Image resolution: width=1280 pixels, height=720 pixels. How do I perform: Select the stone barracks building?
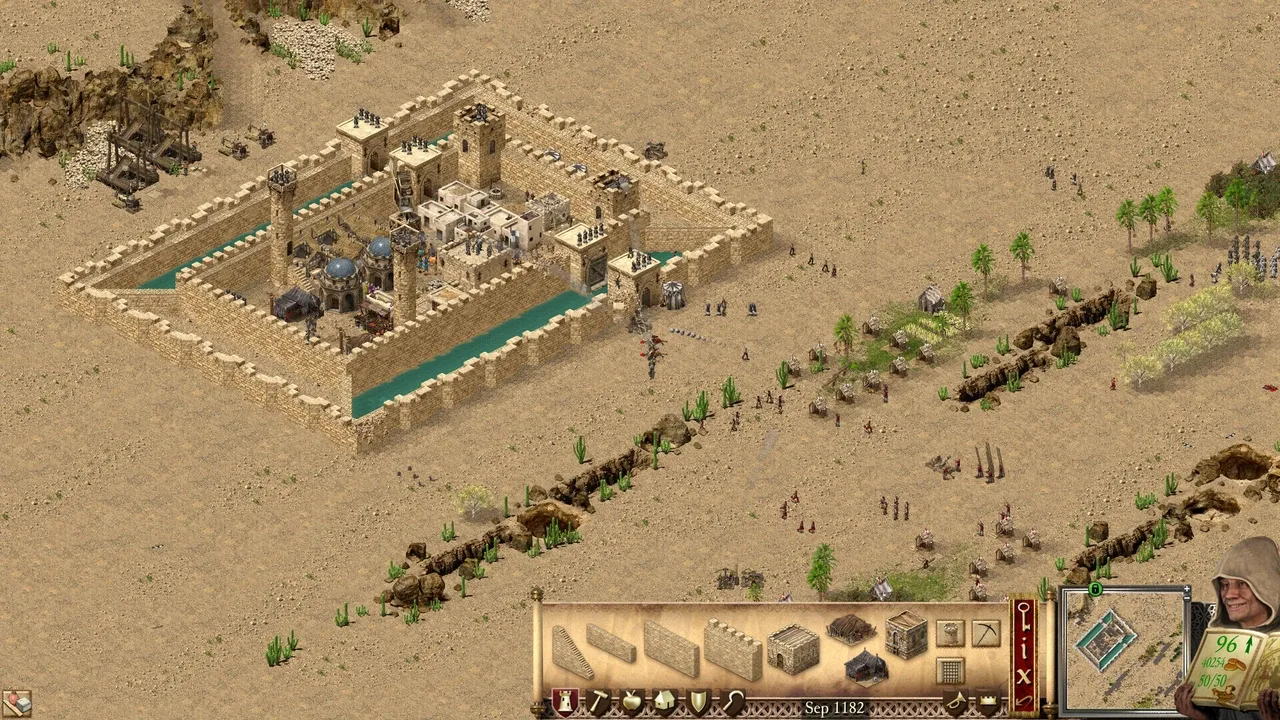(793, 649)
